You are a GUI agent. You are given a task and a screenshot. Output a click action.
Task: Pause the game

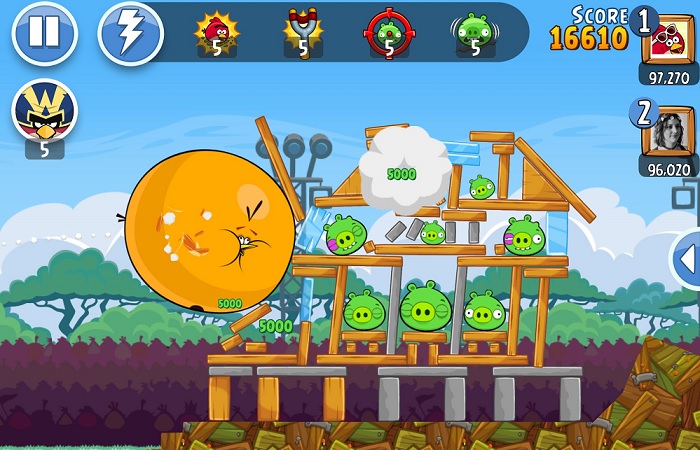point(43,33)
